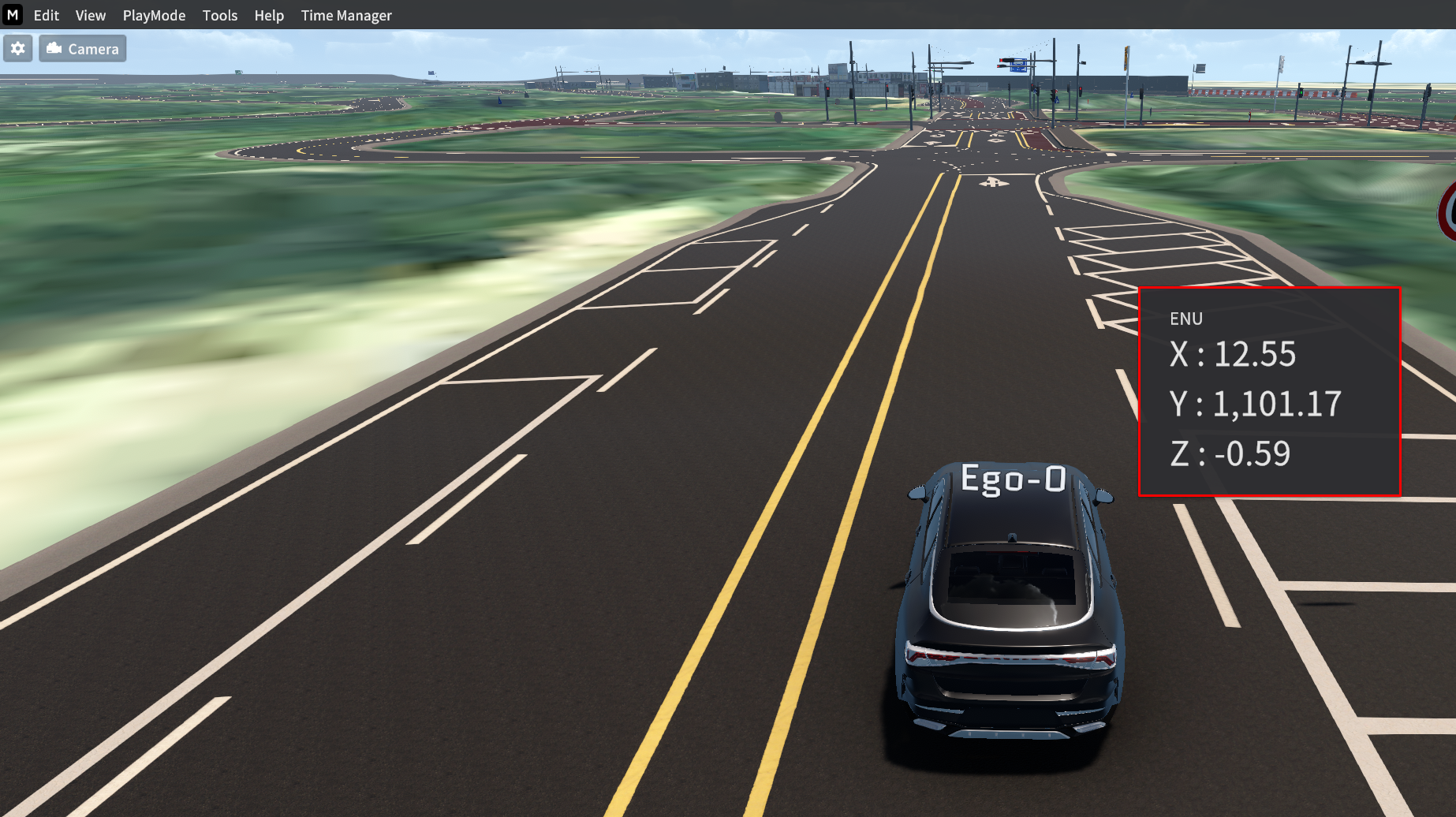Click the M application logo icon

(13, 14)
